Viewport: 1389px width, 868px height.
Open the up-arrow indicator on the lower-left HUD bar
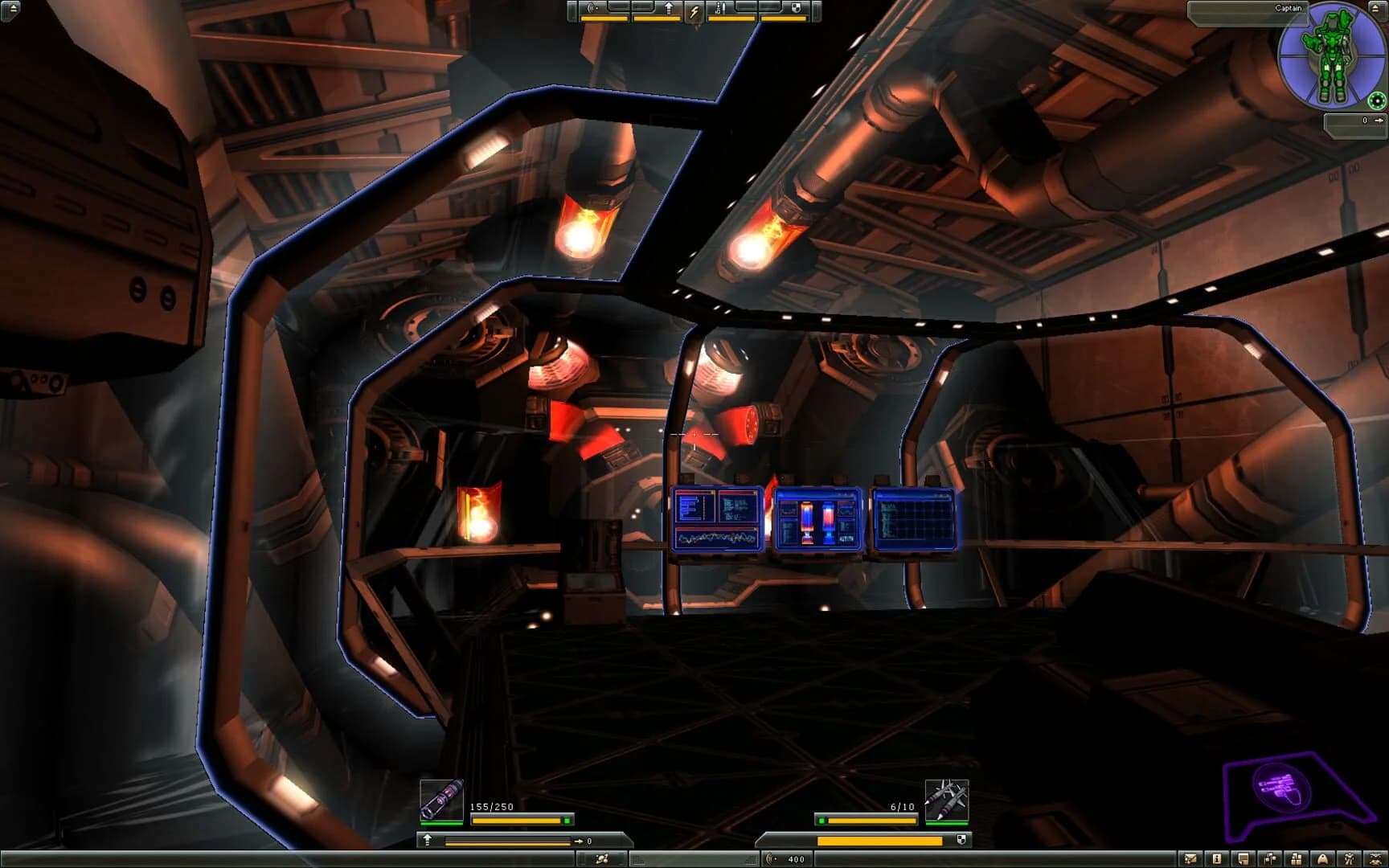click(x=428, y=840)
